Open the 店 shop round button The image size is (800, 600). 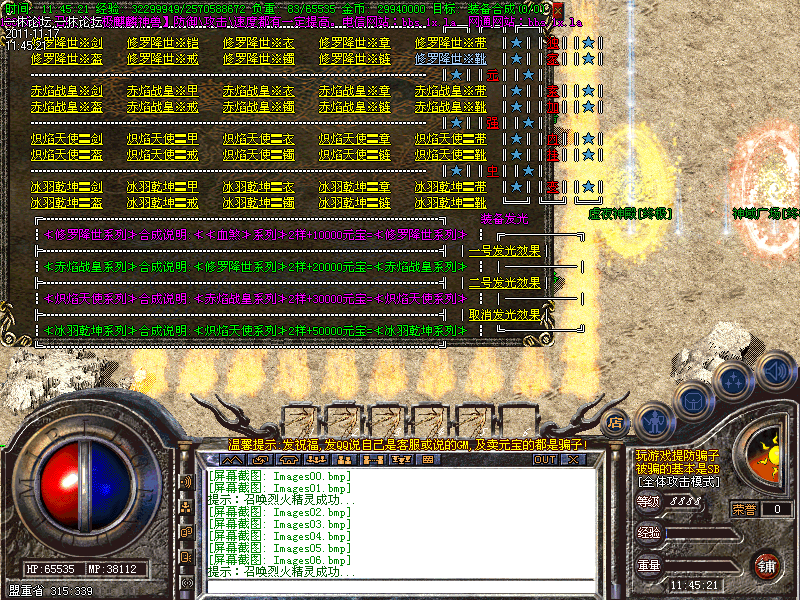pyautogui.click(x=616, y=422)
